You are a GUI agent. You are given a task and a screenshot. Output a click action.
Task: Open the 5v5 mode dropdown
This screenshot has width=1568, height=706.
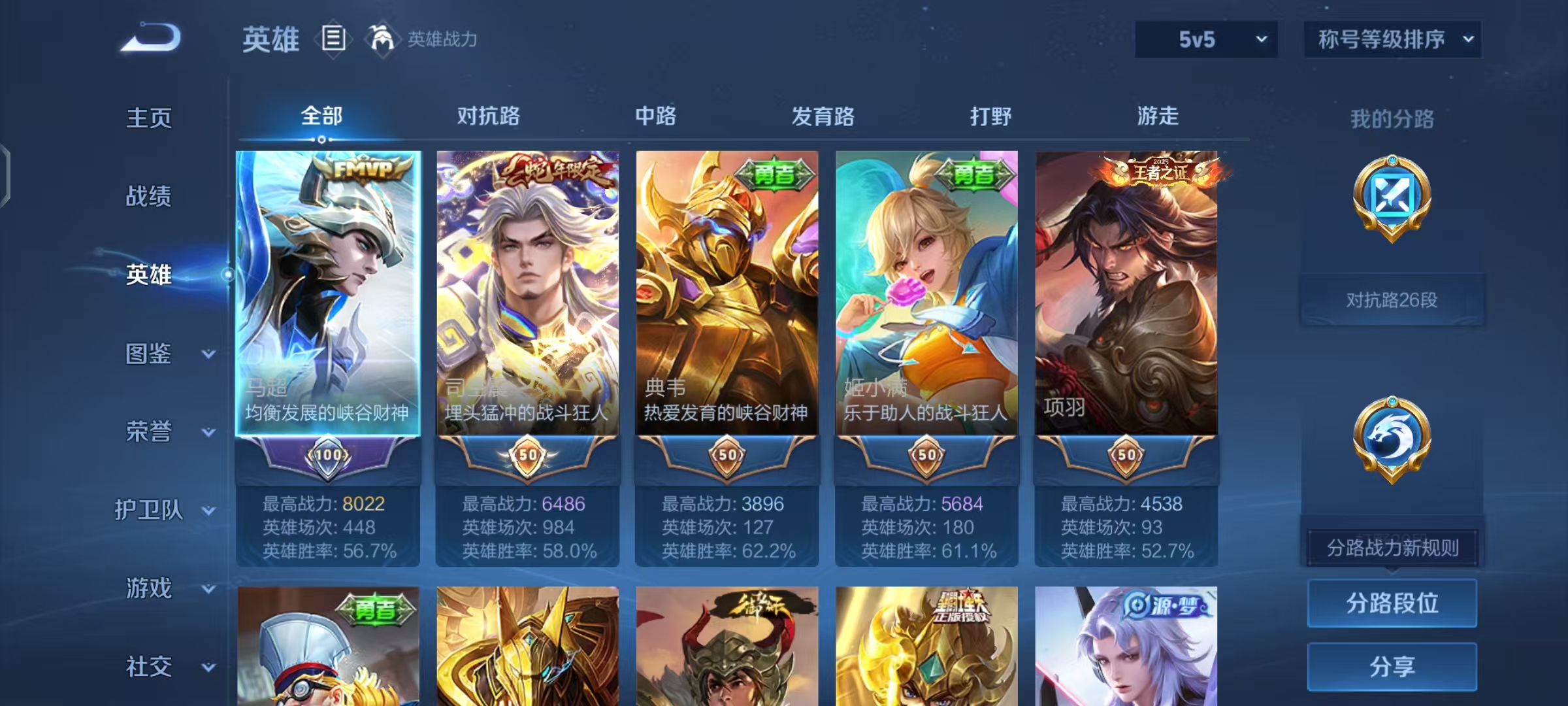point(1205,39)
